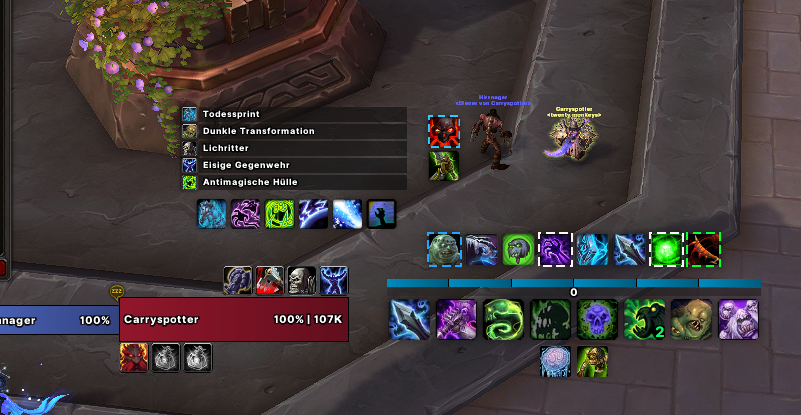Choose the Lichritter list entry
This screenshot has height=415, width=801.
tap(294, 148)
